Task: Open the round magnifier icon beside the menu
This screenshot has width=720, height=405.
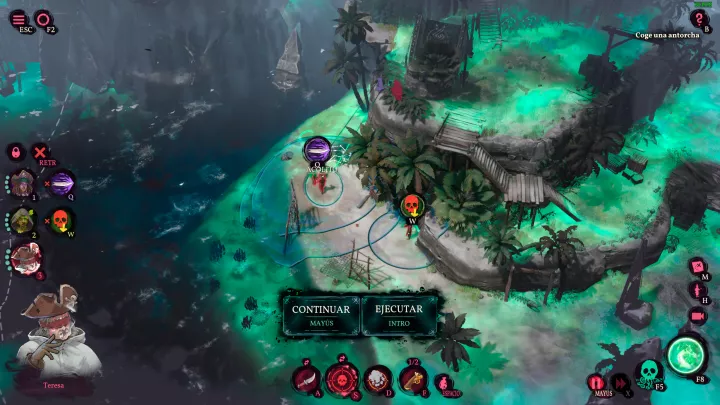Action: pyautogui.click(x=44, y=18)
